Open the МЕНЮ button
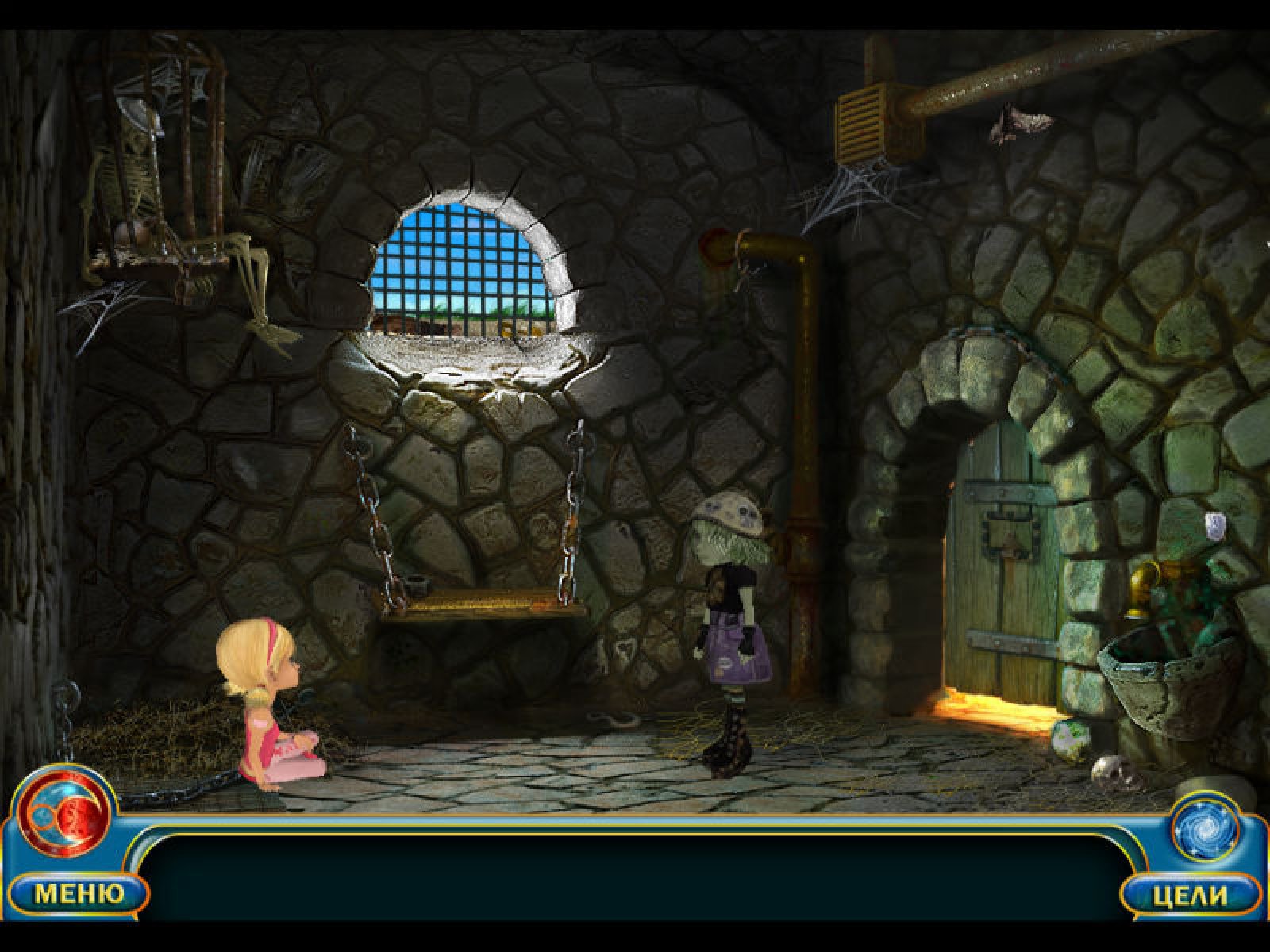 (79, 894)
